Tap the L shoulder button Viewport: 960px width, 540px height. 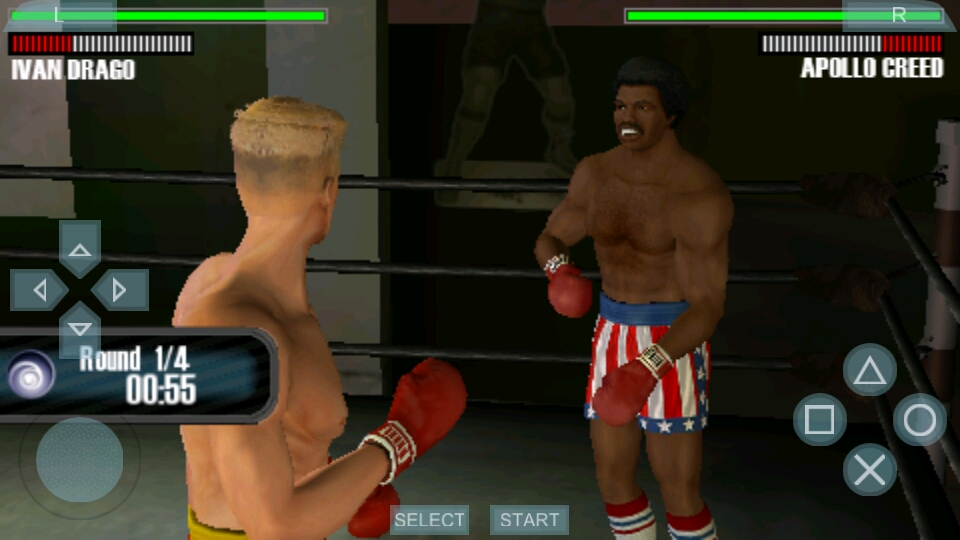pos(58,14)
